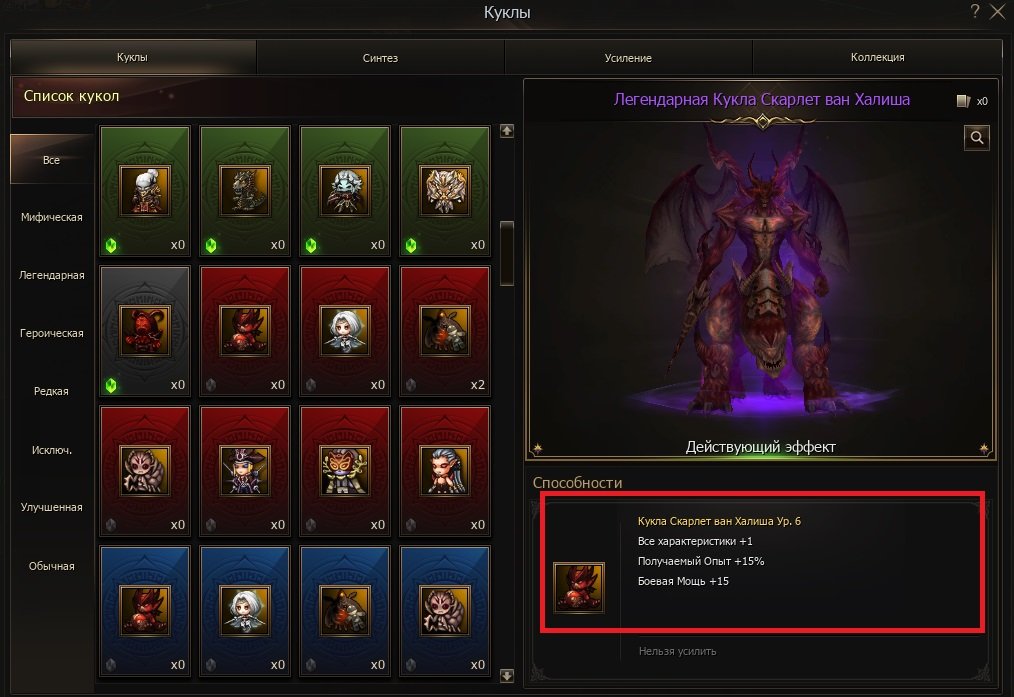Select the Куклы tab

[x=133, y=58]
